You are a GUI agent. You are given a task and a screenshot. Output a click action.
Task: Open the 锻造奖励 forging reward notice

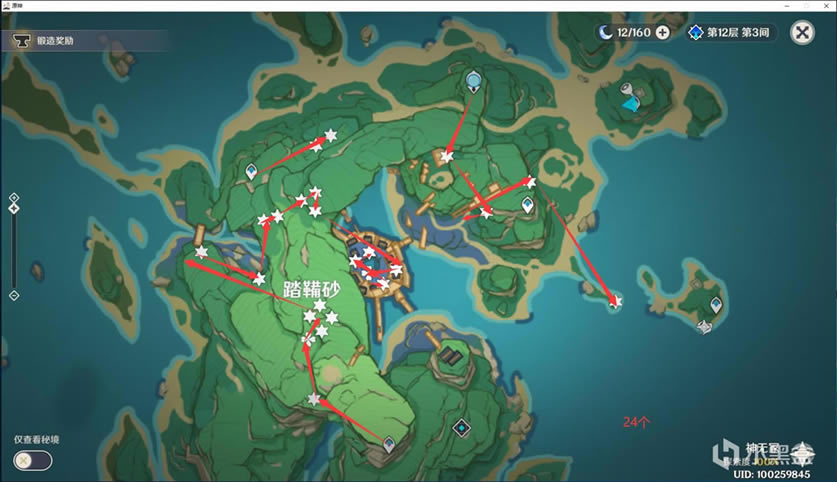55,41
